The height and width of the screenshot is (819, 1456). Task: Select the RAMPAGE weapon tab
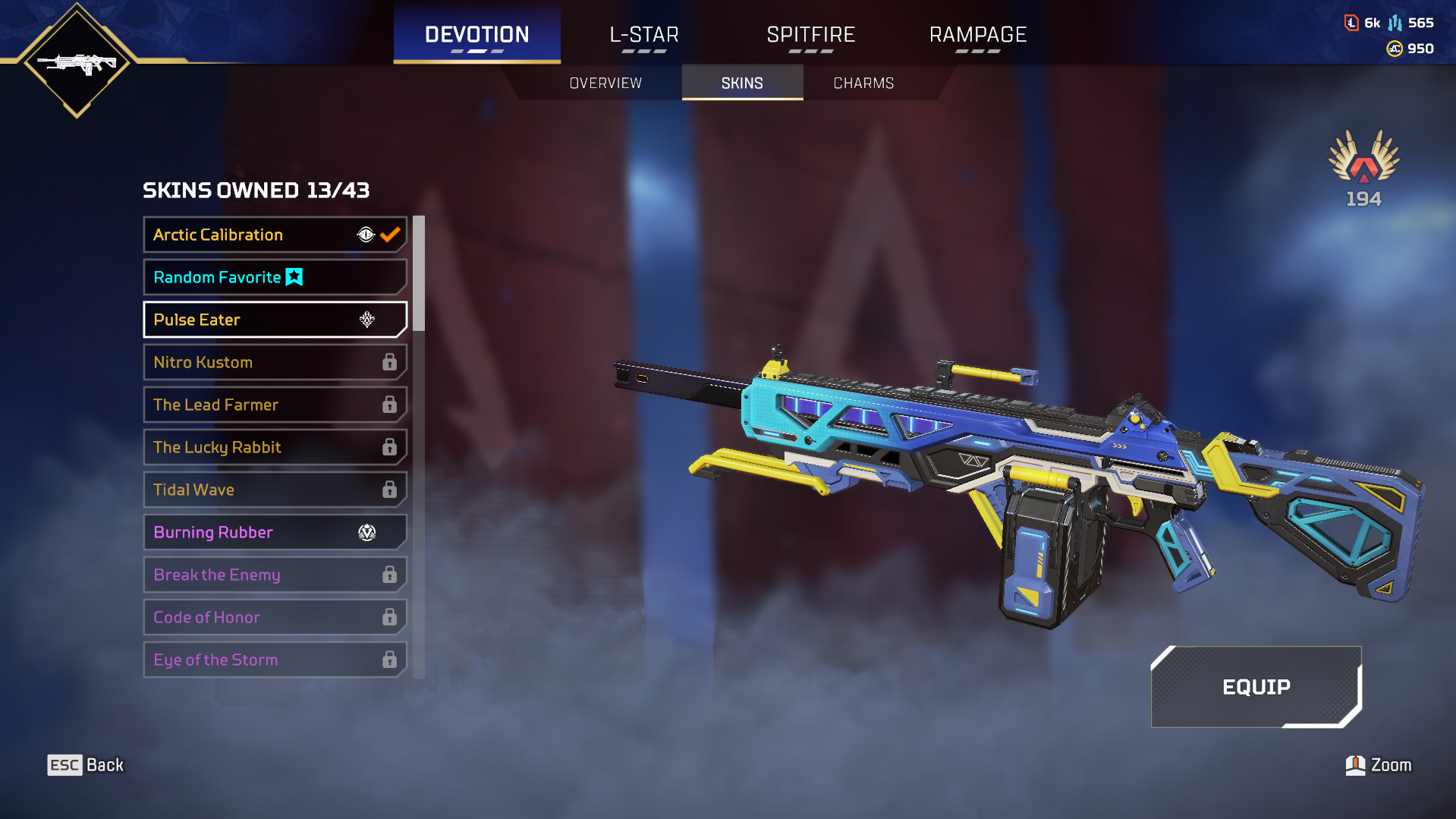click(977, 35)
